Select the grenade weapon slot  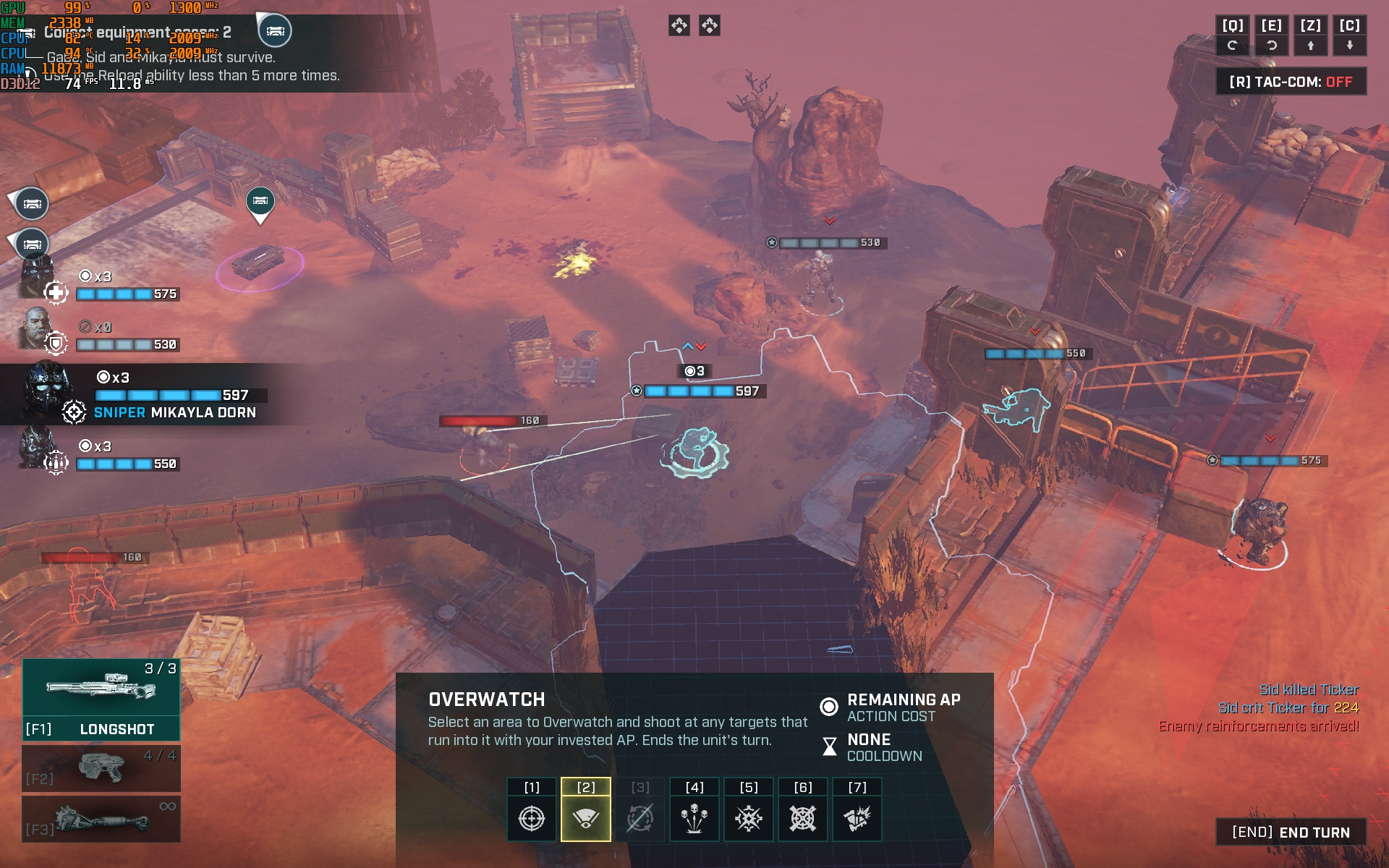click(x=101, y=819)
